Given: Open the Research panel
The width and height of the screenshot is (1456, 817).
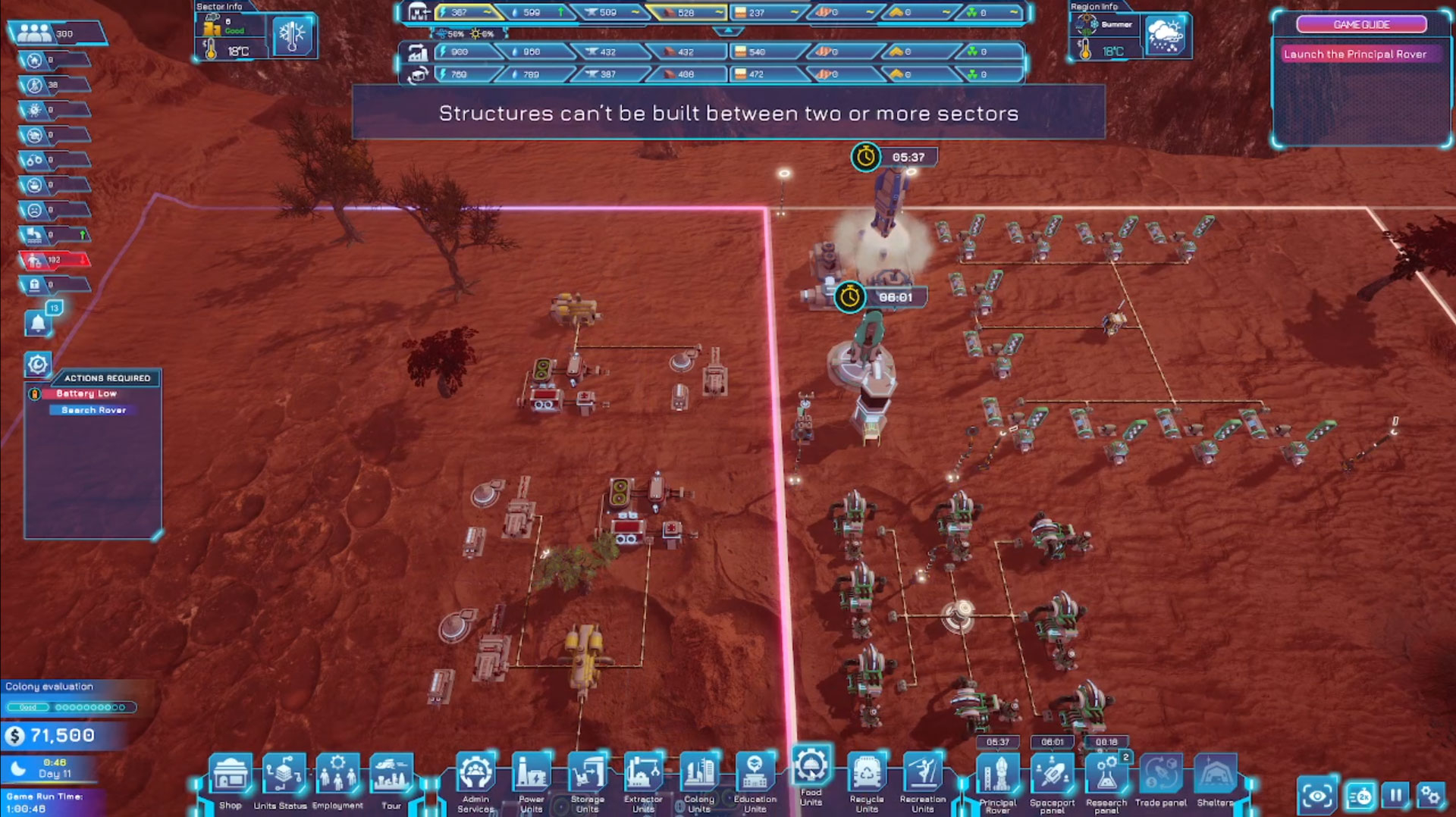Looking at the screenshot, I should (x=1106, y=778).
